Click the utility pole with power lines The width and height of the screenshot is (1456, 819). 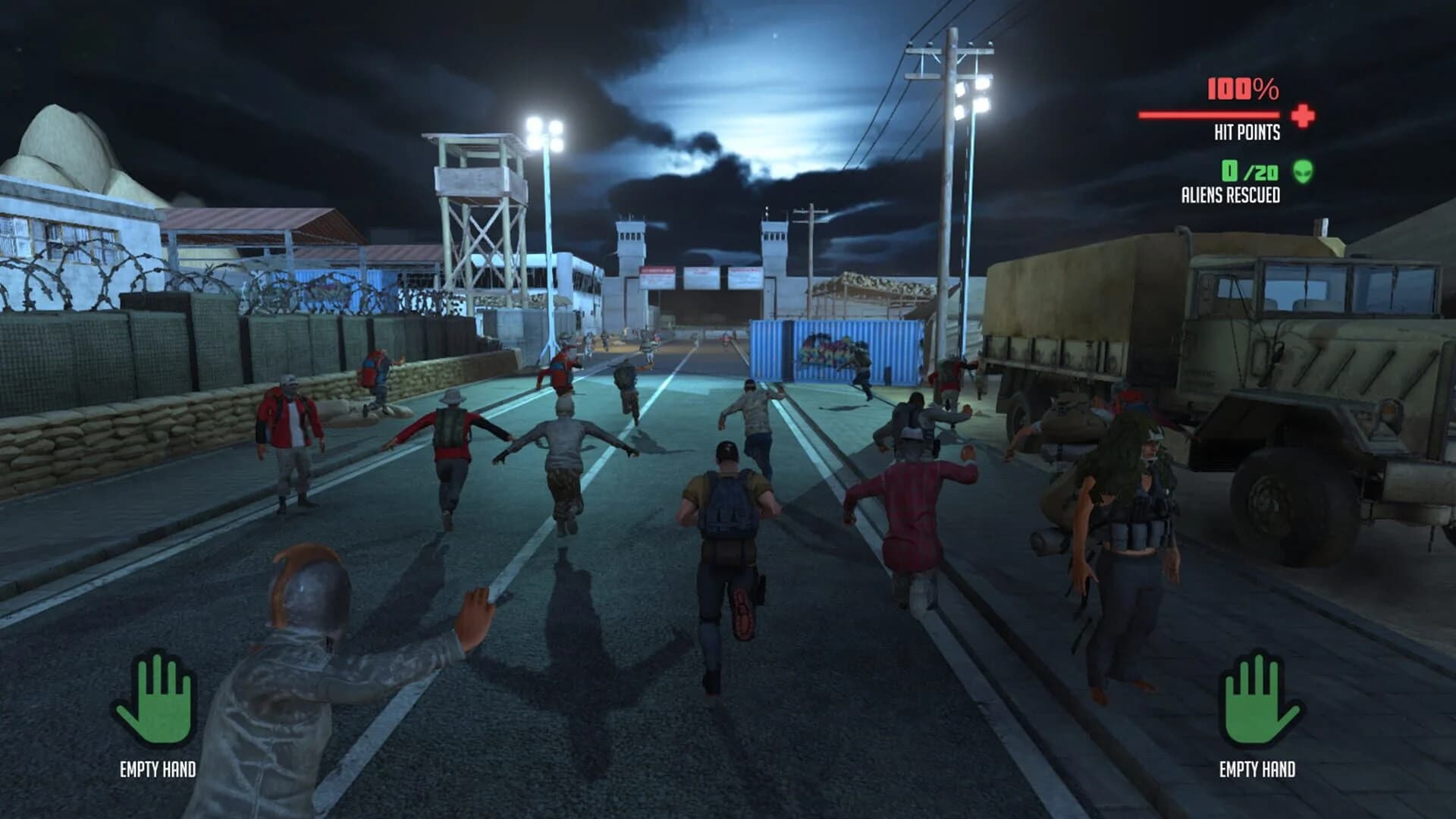tap(948, 152)
